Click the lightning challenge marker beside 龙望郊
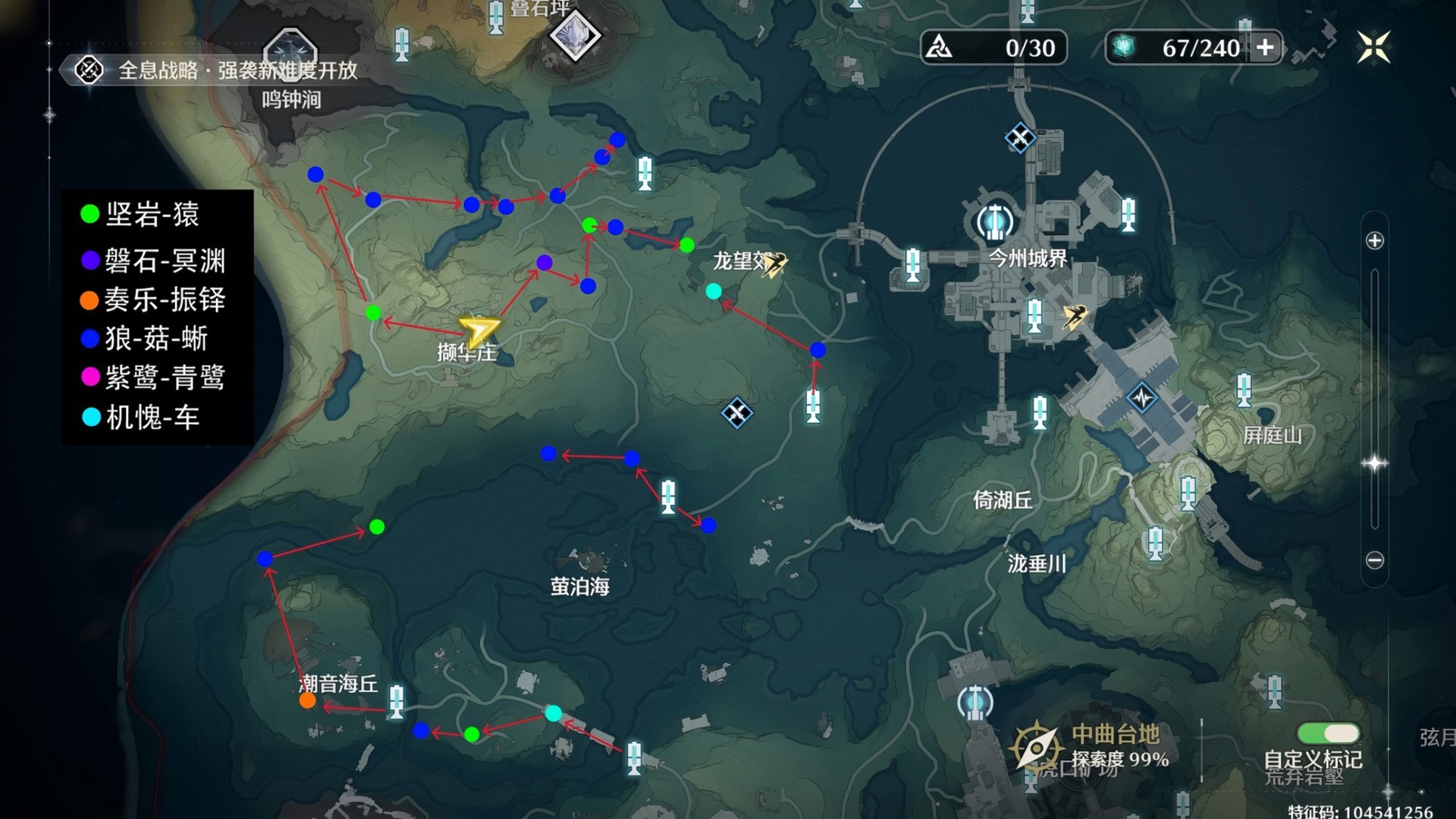 (775, 262)
